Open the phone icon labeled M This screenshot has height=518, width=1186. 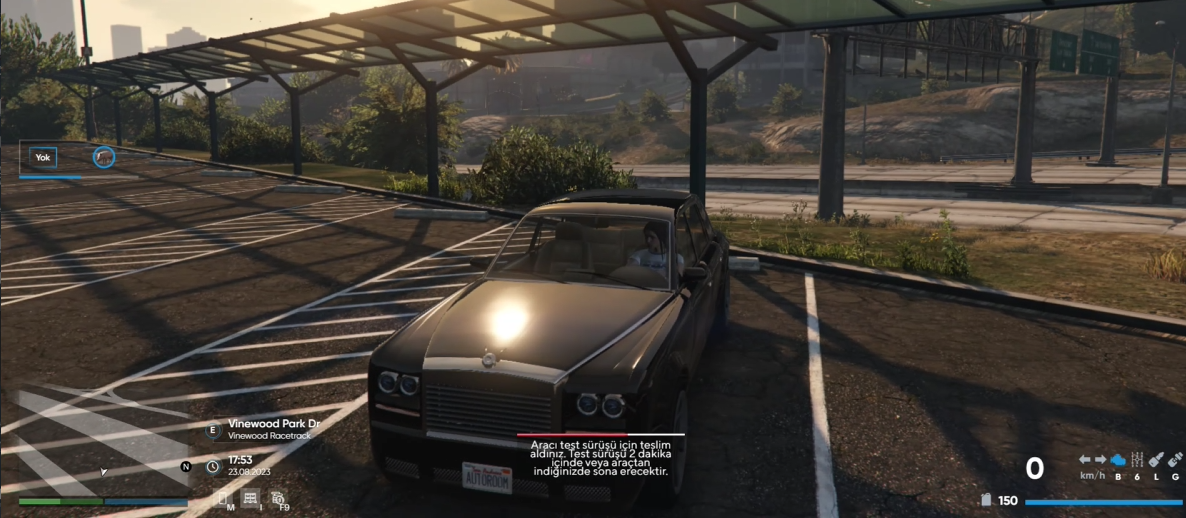point(223,498)
